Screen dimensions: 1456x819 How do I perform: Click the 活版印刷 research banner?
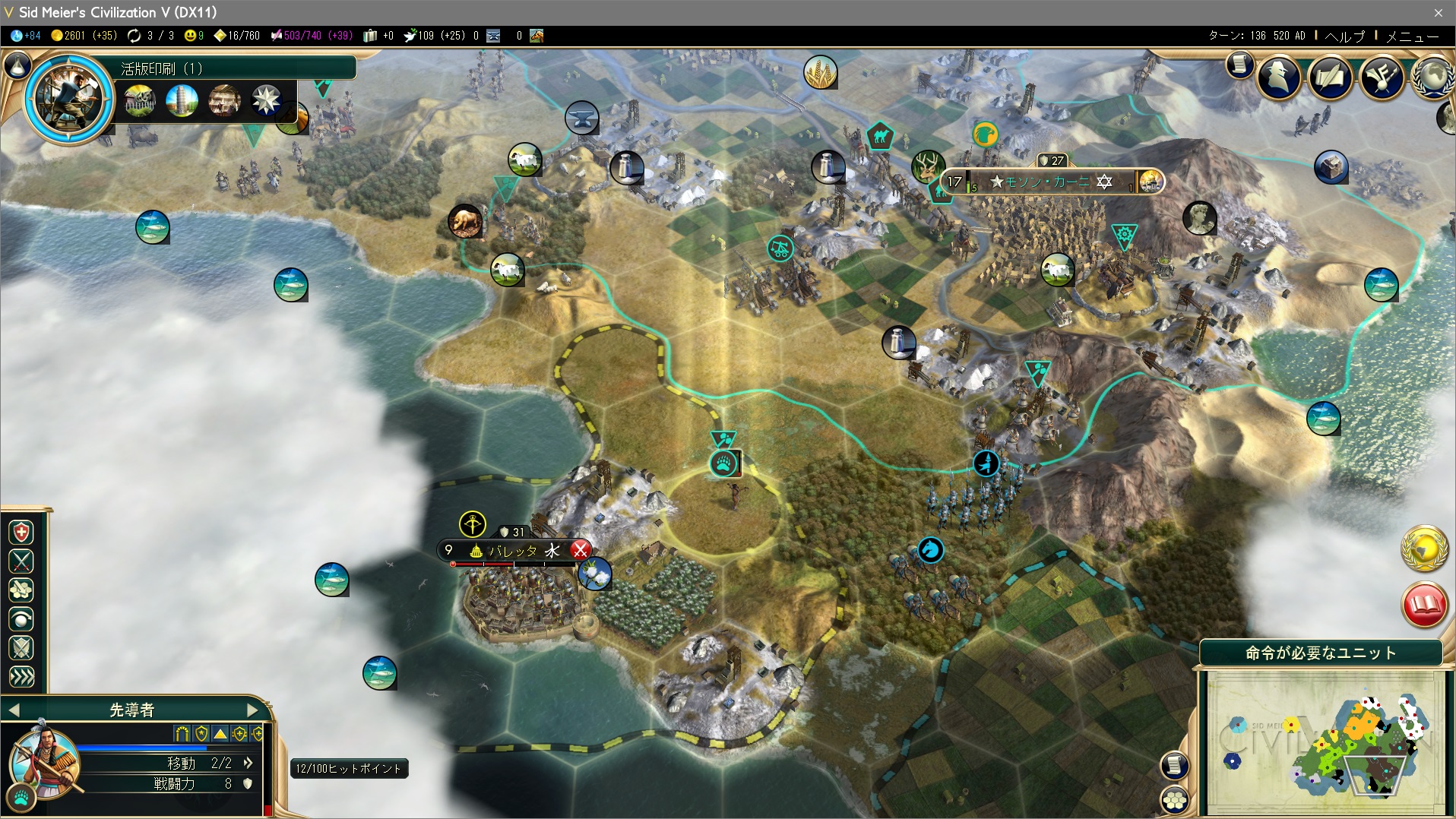coord(236,68)
